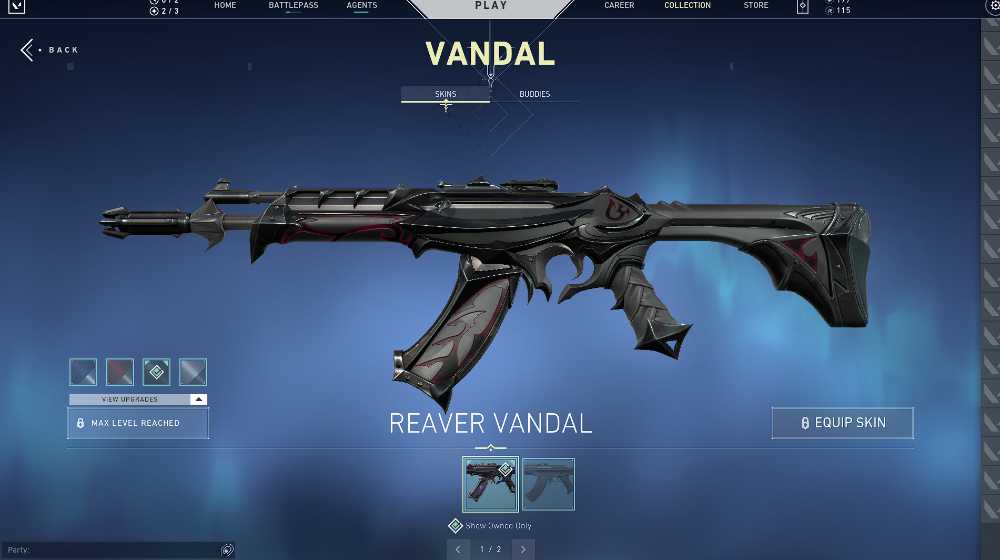Open the Store menu

pos(756,6)
